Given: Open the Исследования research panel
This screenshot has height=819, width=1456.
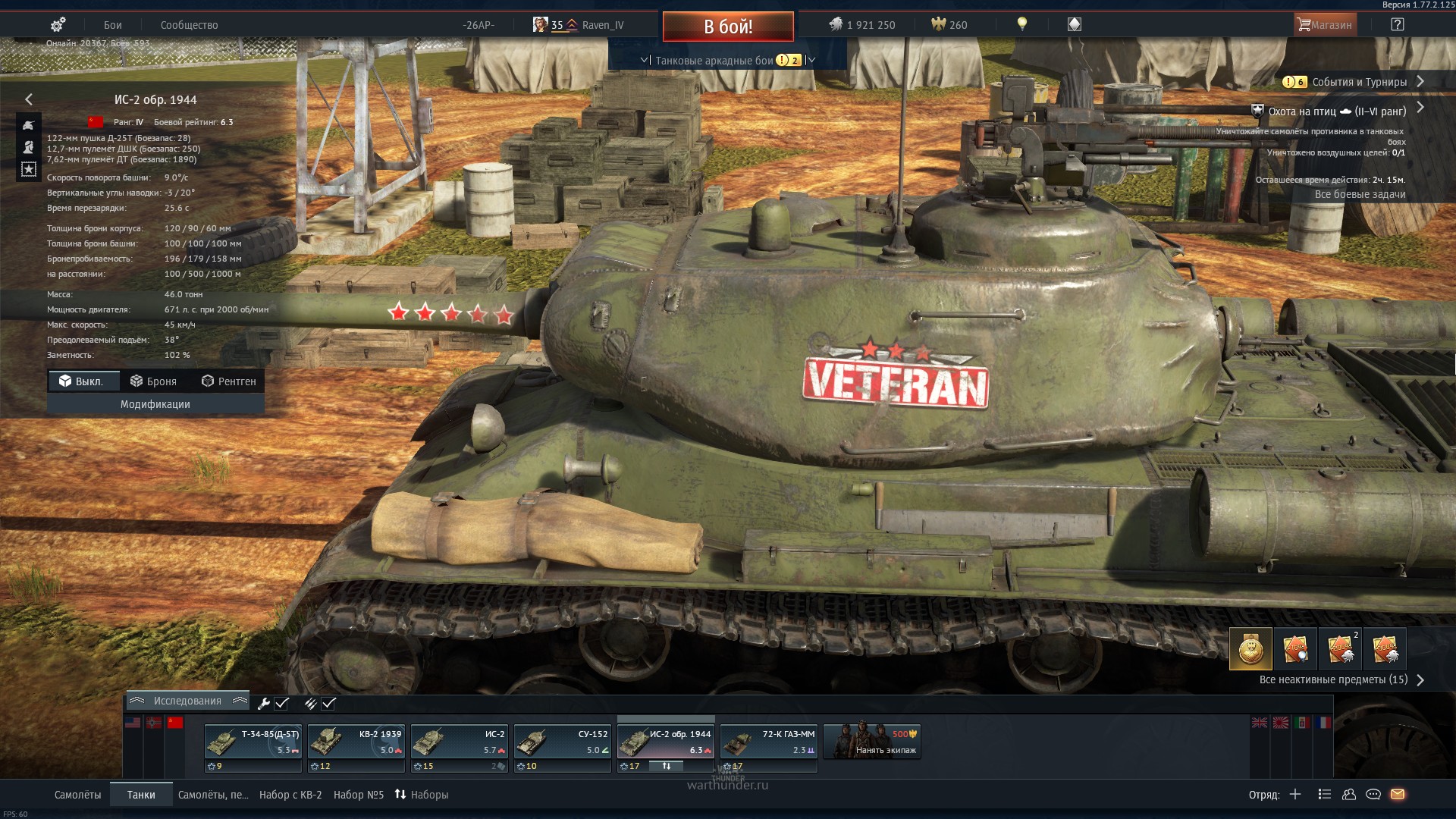Looking at the screenshot, I should (187, 701).
